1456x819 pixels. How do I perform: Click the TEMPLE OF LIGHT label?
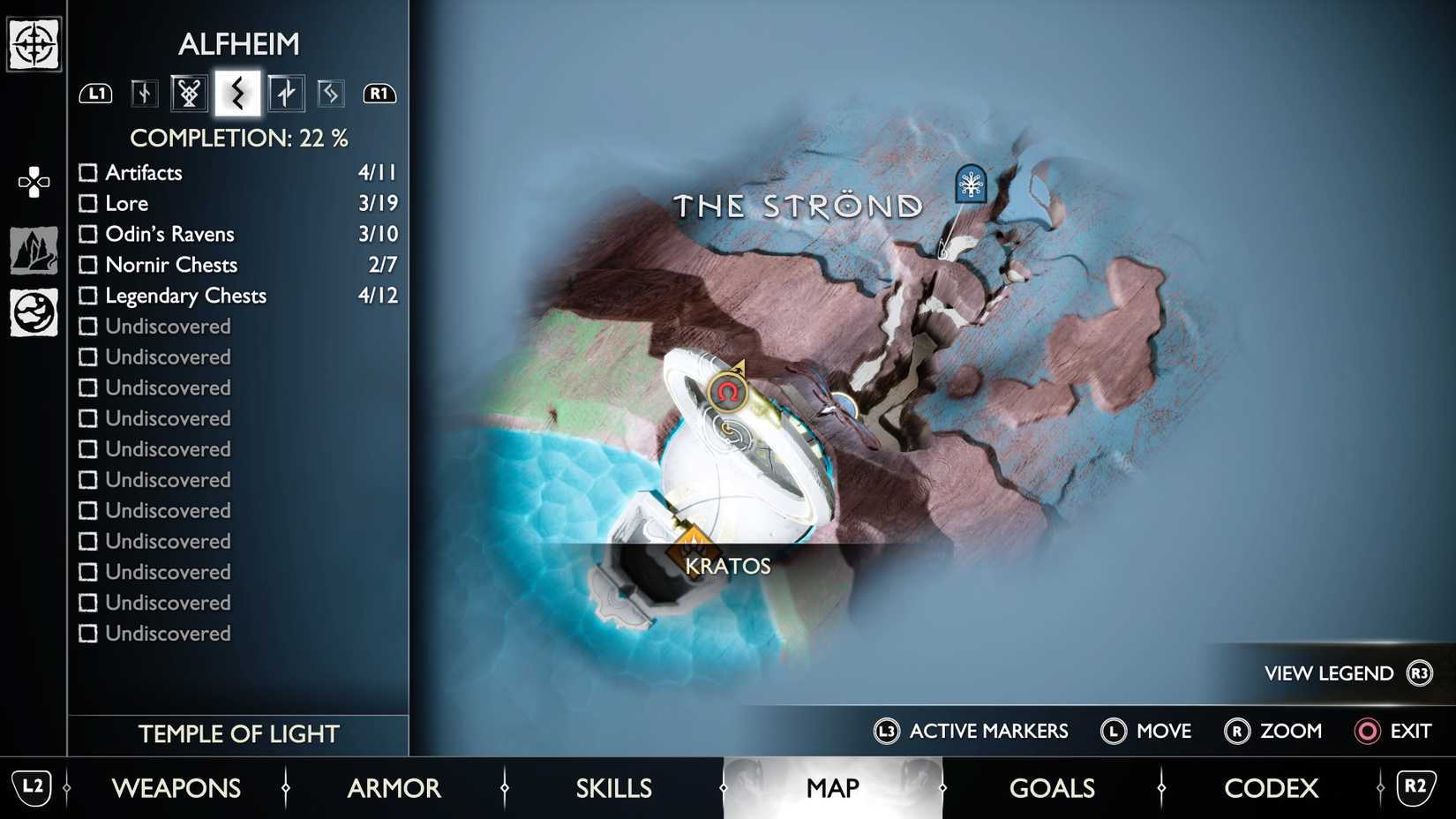click(238, 733)
